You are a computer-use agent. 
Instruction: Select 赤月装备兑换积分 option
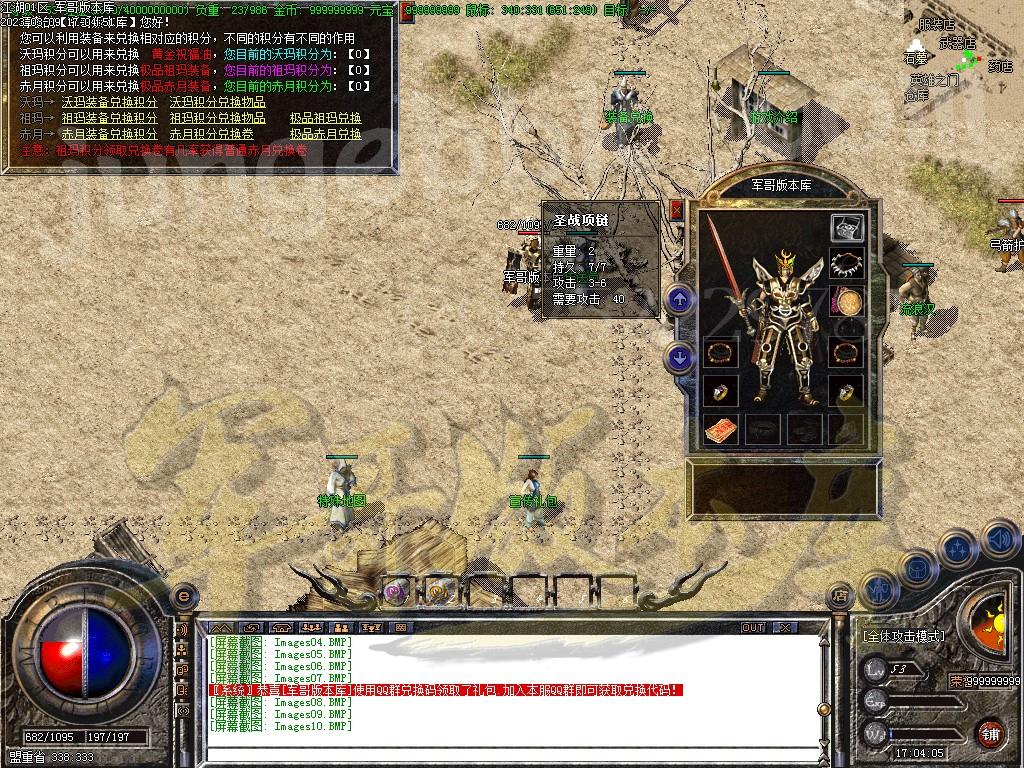coord(109,134)
